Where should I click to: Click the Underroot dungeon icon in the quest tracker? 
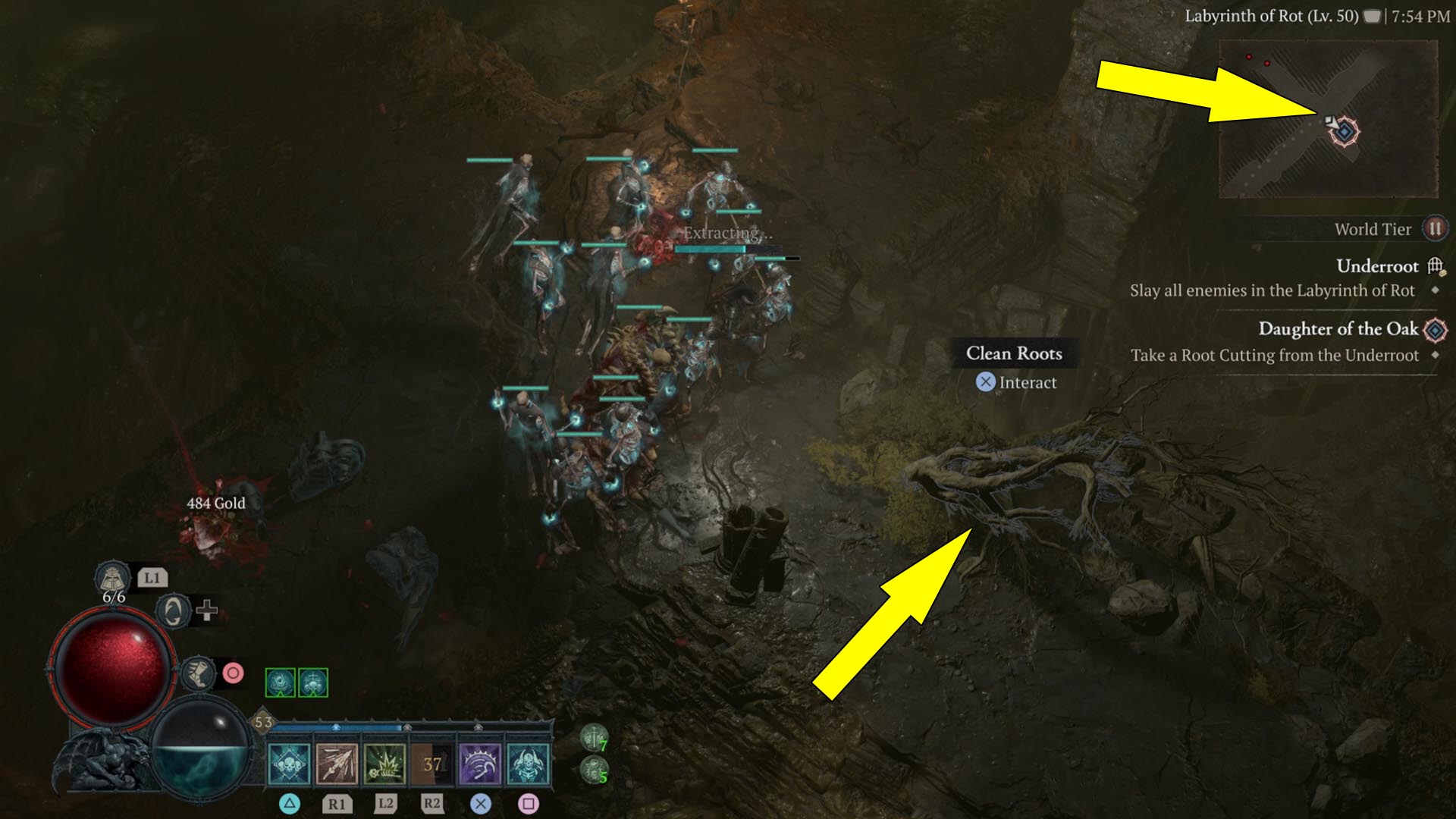point(1433,266)
